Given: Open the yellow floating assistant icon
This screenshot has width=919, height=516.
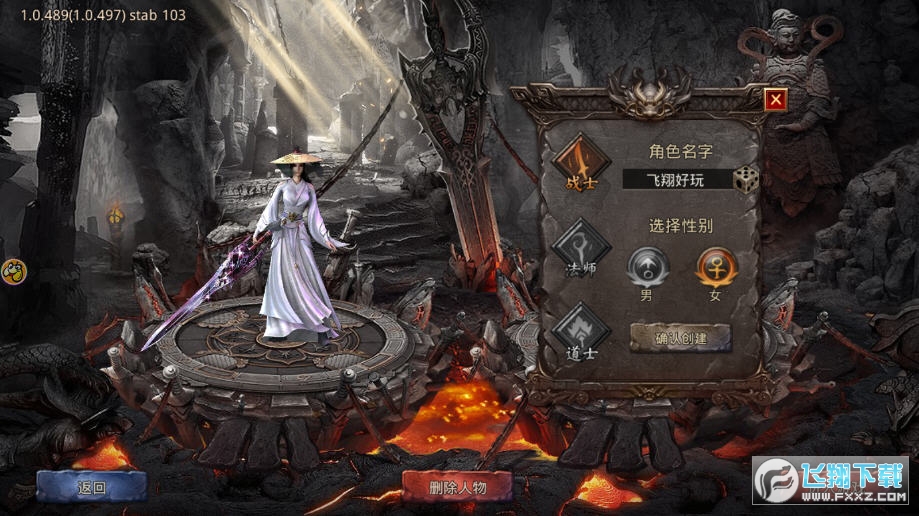Looking at the screenshot, I should [12, 270].
